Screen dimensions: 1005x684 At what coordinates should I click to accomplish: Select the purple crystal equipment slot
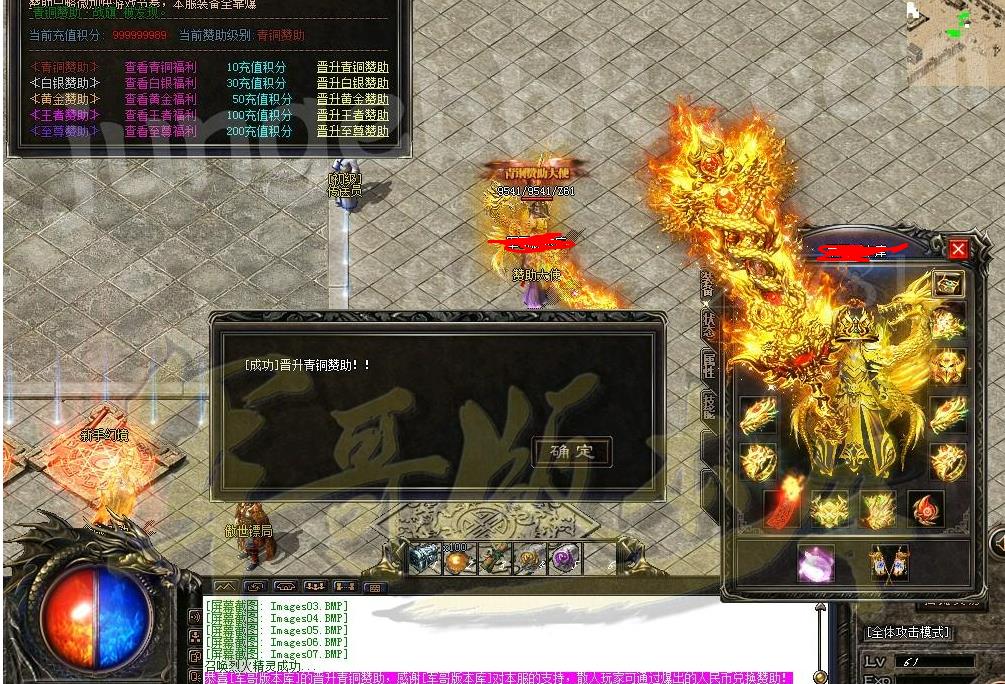[x=815, y=563]
